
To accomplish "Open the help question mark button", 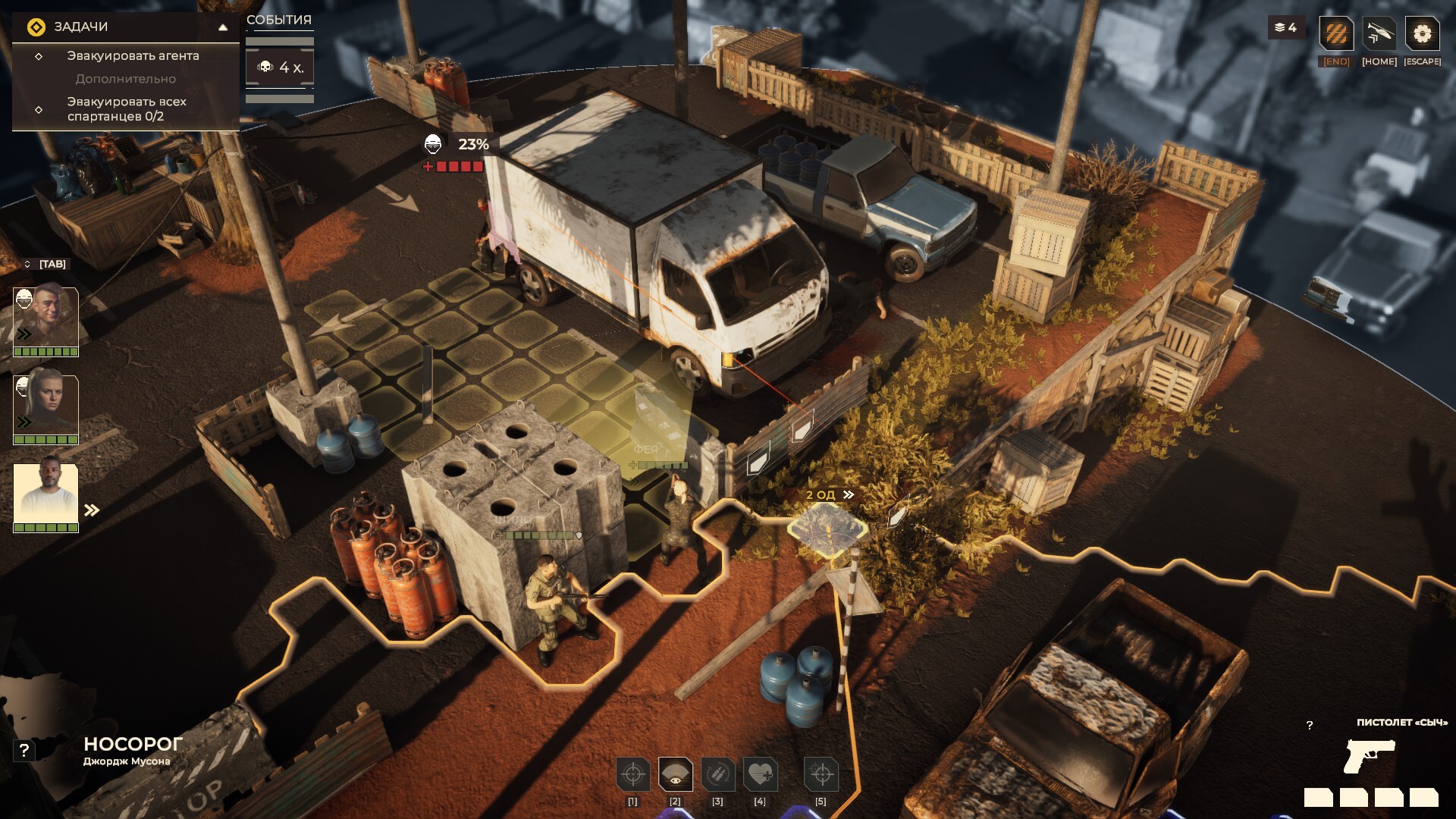I will [24, 751].
